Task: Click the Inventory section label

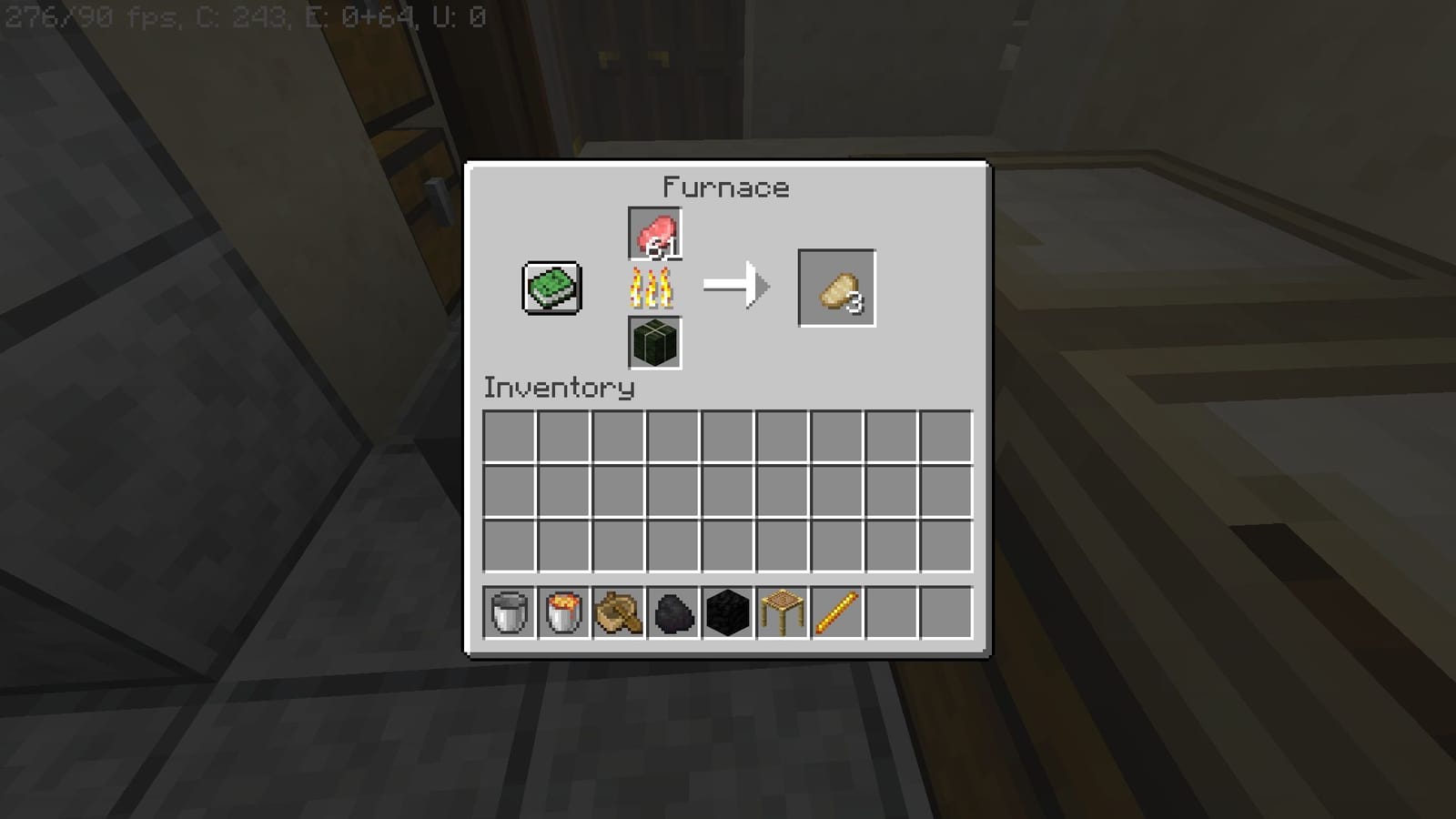Action: click(x=558, y=387)
